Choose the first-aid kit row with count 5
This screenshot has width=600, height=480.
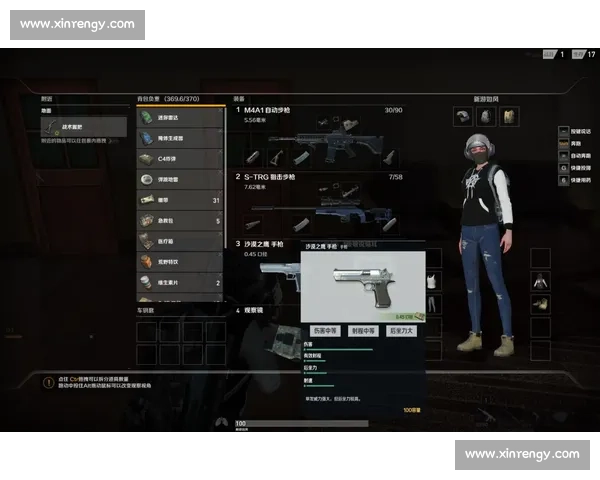point(180,221)
